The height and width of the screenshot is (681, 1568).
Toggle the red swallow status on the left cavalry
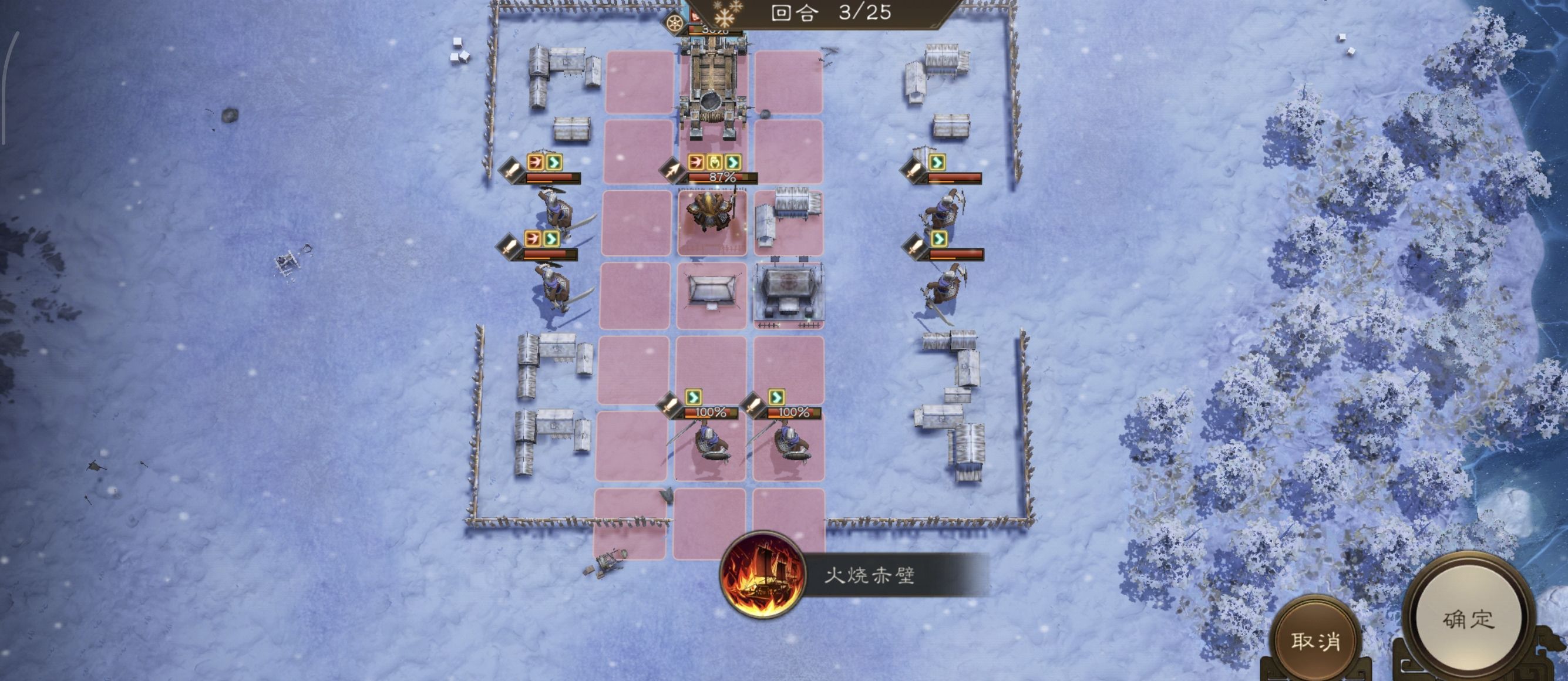click(535, 164)
